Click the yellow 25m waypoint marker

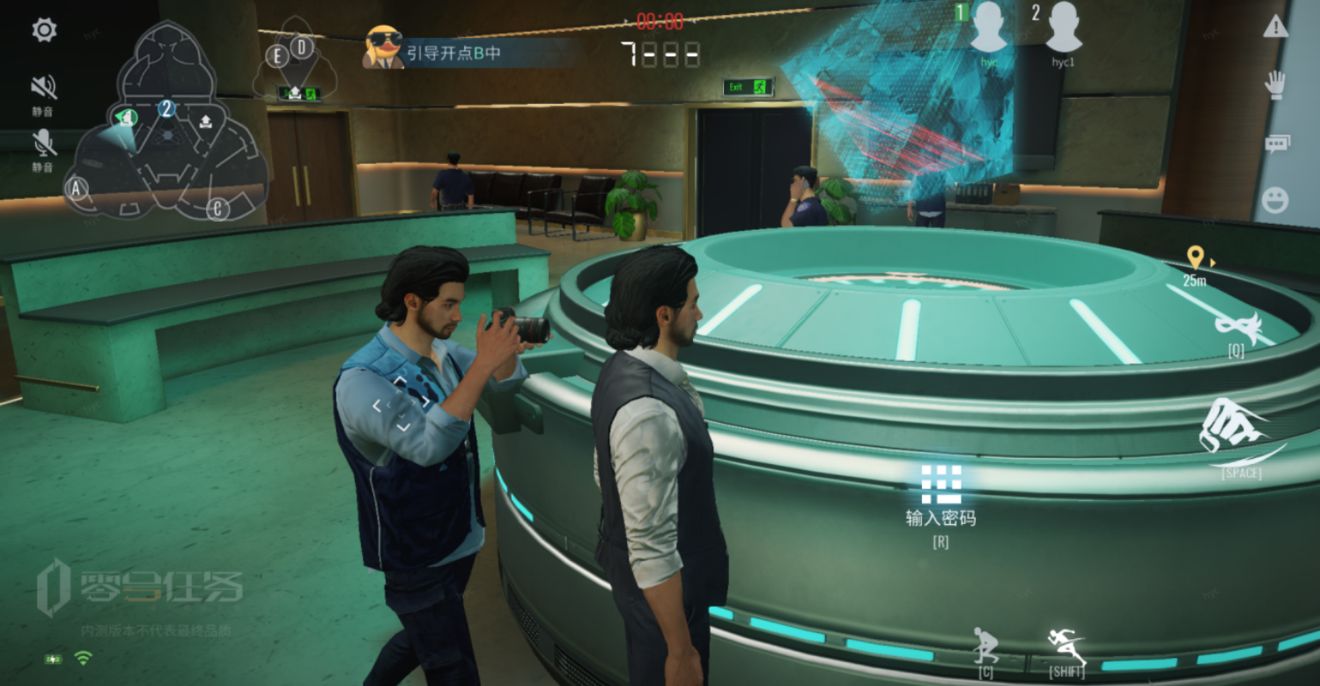1194,258
